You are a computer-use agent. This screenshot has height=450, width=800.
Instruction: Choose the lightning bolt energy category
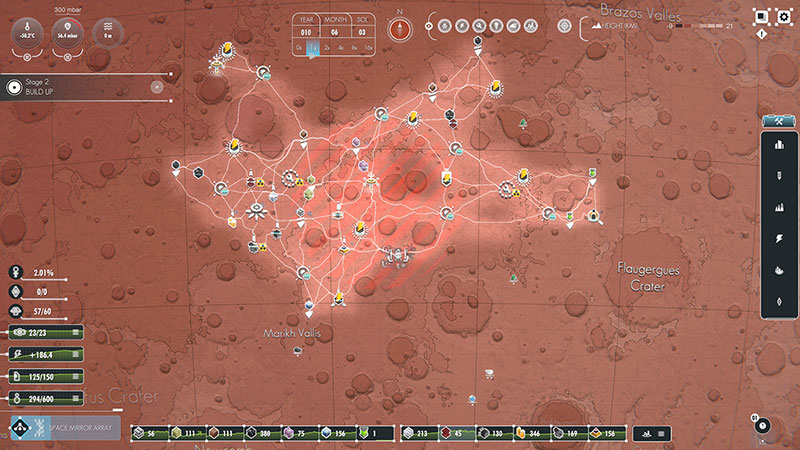pos(780,238)
